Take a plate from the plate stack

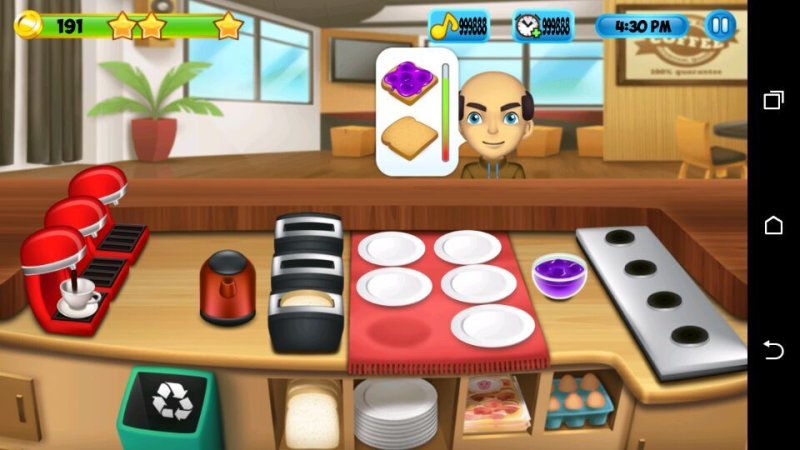(x=396, y=412)
